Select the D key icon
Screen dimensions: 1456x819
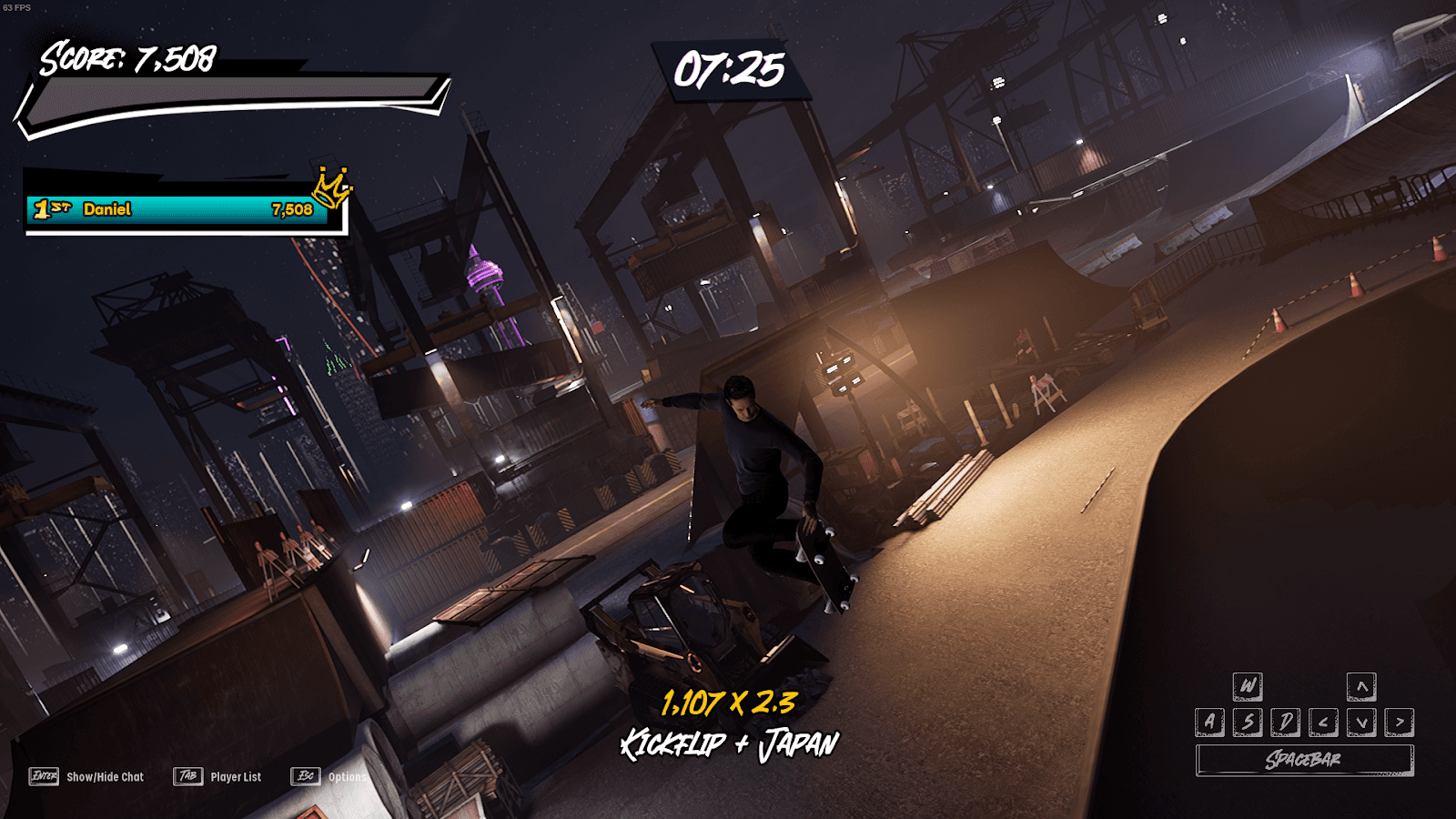pyautogui.click(x=1286, y=722)
